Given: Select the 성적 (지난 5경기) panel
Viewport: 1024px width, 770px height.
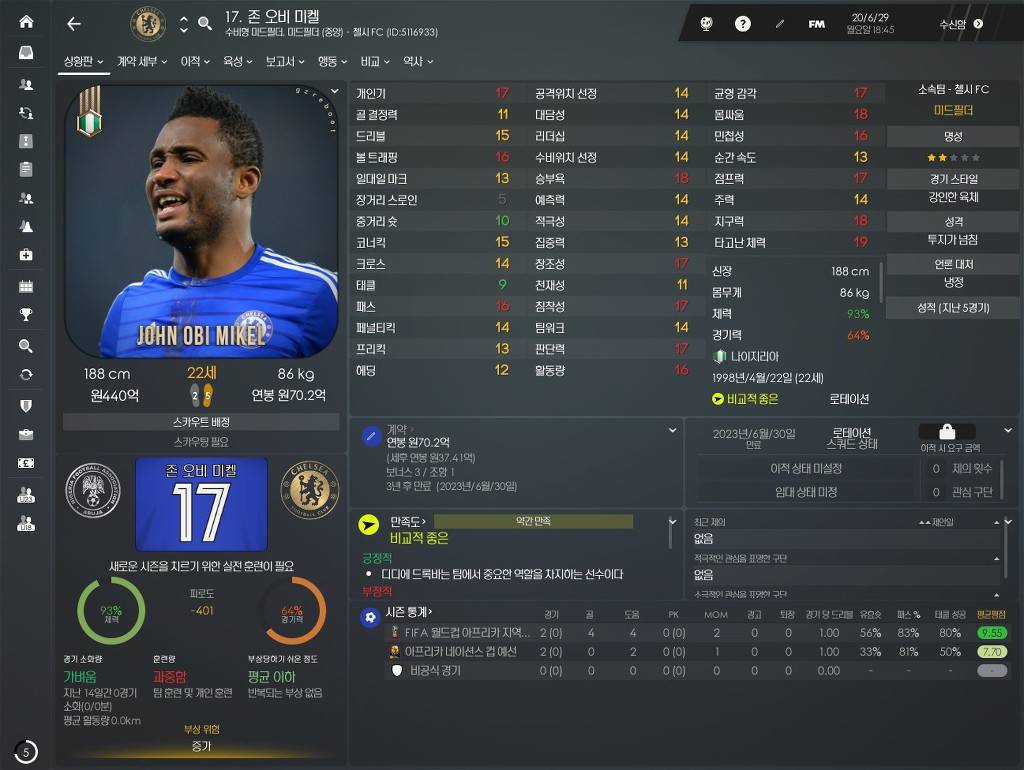Looking at the screenshot, I should 953,307.
